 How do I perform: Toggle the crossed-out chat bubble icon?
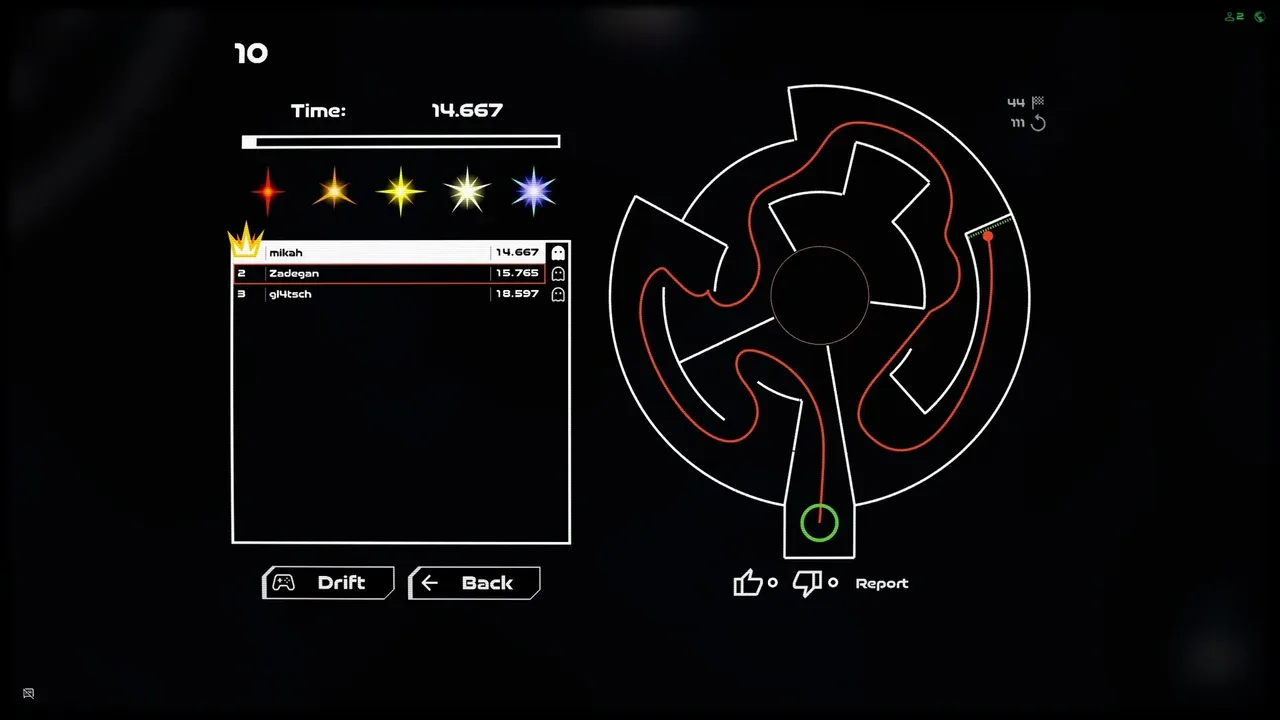pyautogui.click(x=28, y=693)
